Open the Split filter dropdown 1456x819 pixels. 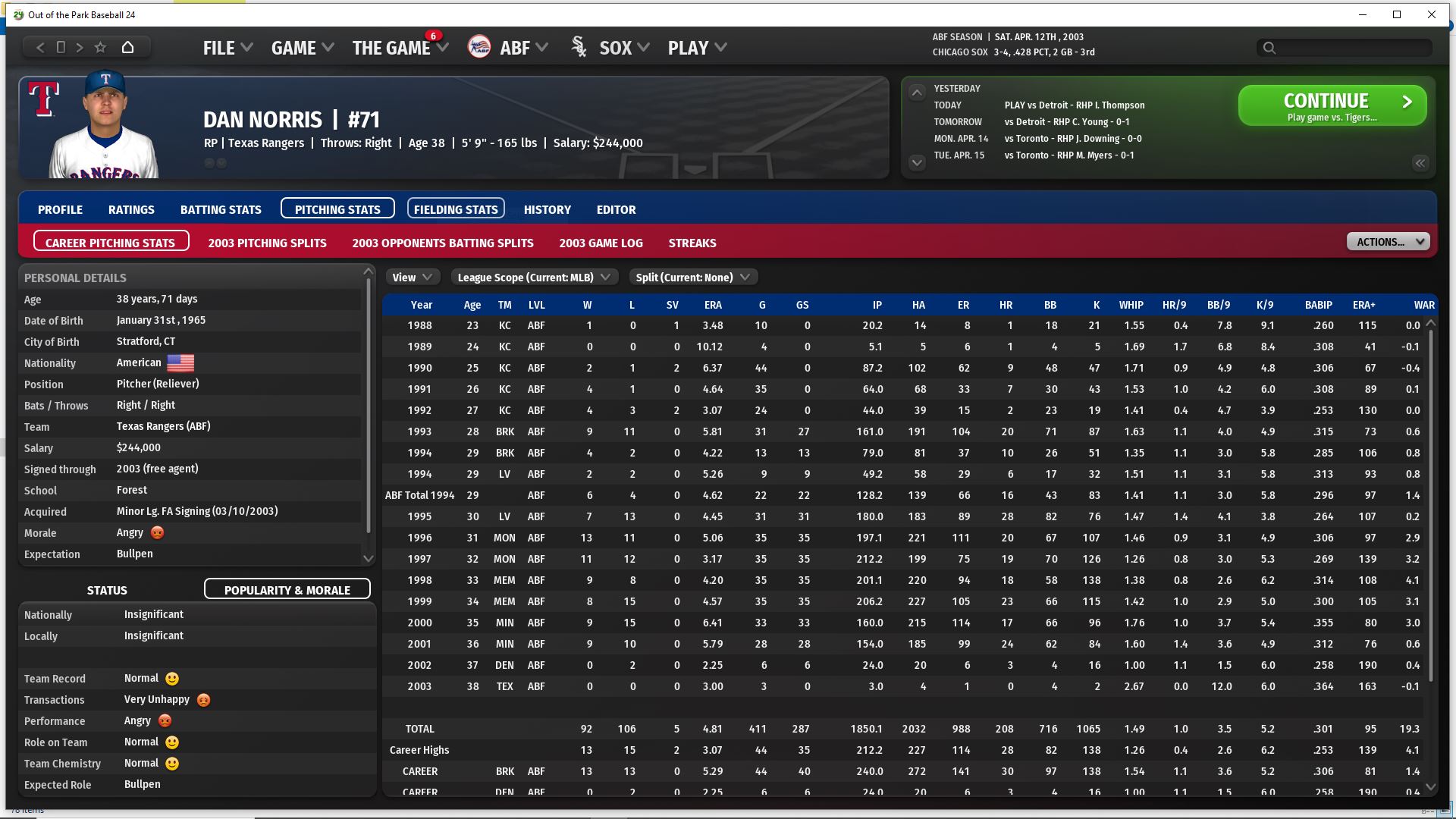[x=692, y=278]
